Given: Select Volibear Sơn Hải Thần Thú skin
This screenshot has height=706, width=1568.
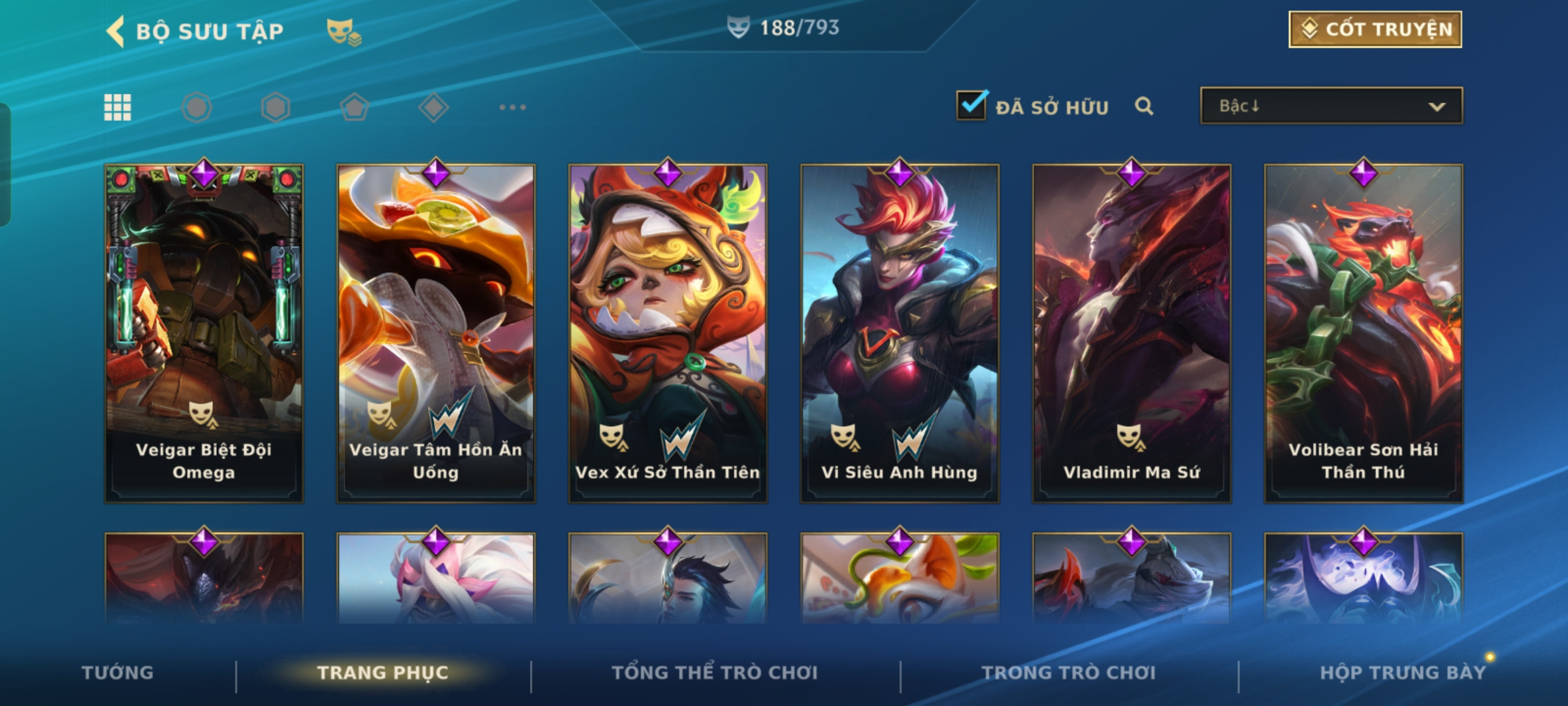Looking at the screenshot, I should [x=1364, y=333].
